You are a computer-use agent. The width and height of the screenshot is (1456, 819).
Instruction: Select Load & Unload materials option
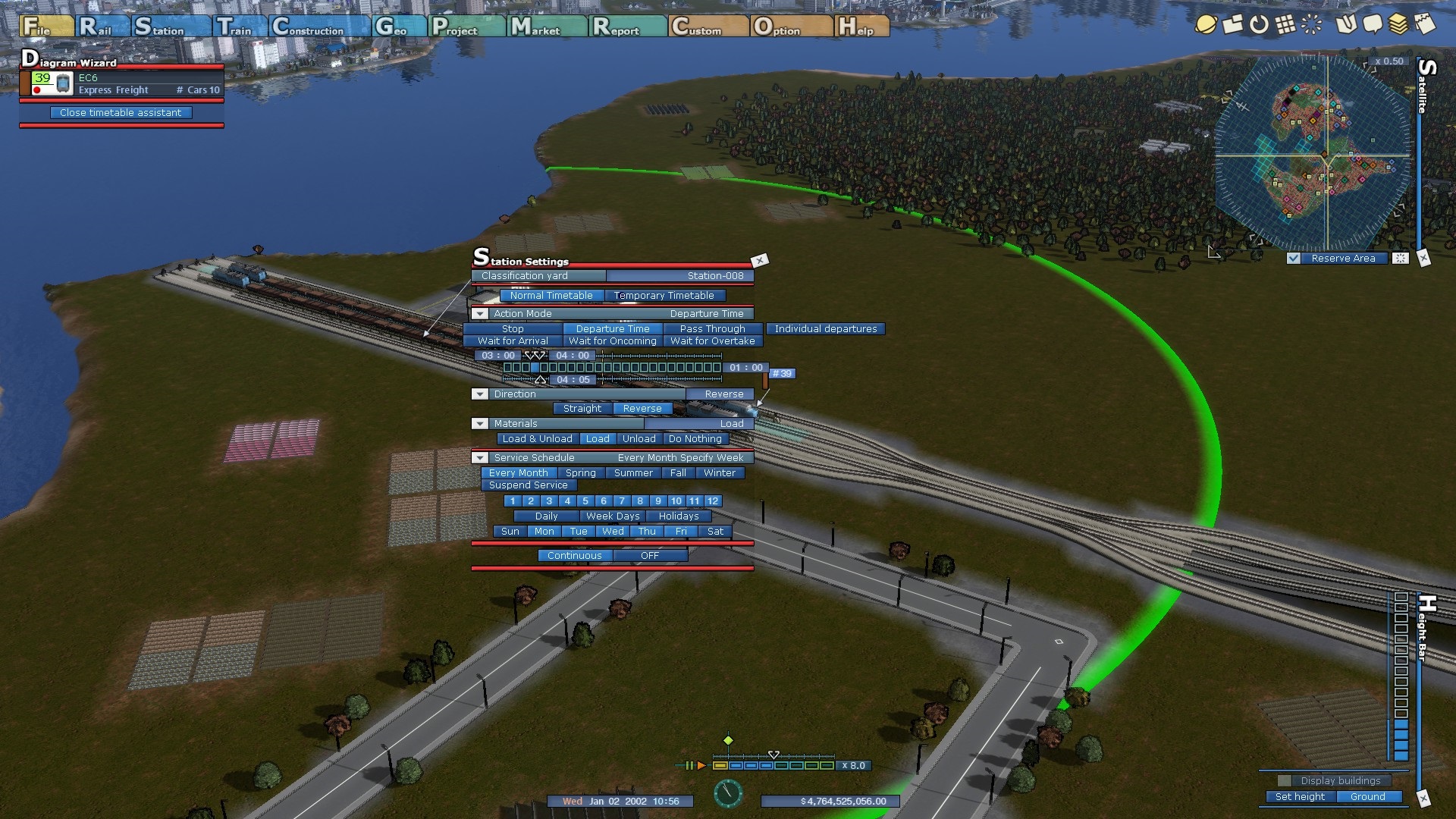coord(538,439)
